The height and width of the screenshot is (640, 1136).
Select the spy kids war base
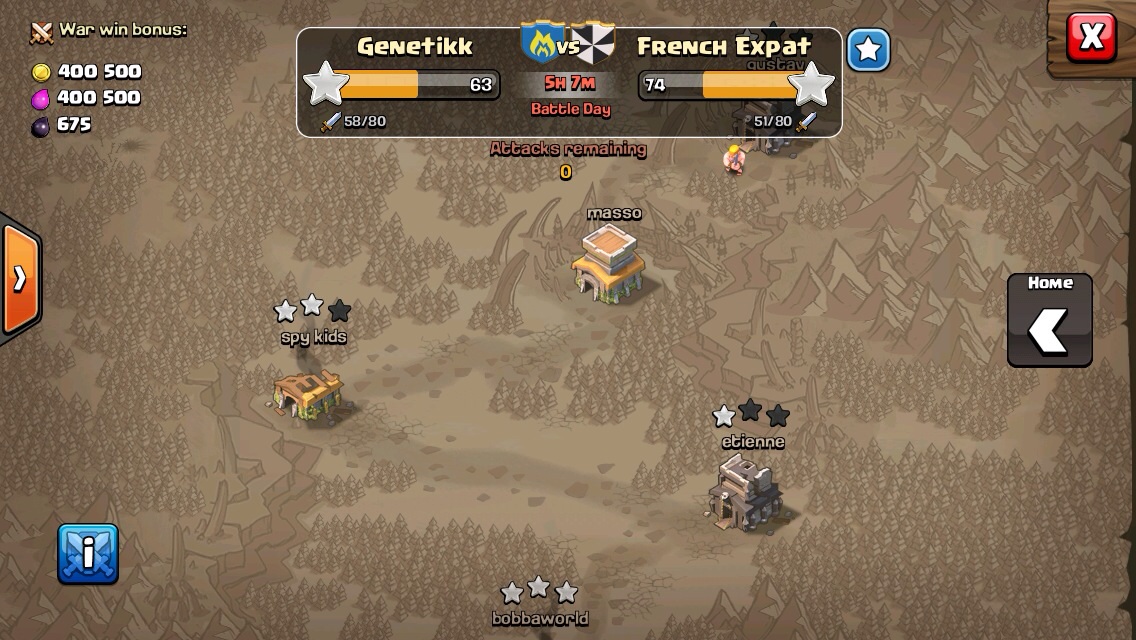tap(309, 392)
